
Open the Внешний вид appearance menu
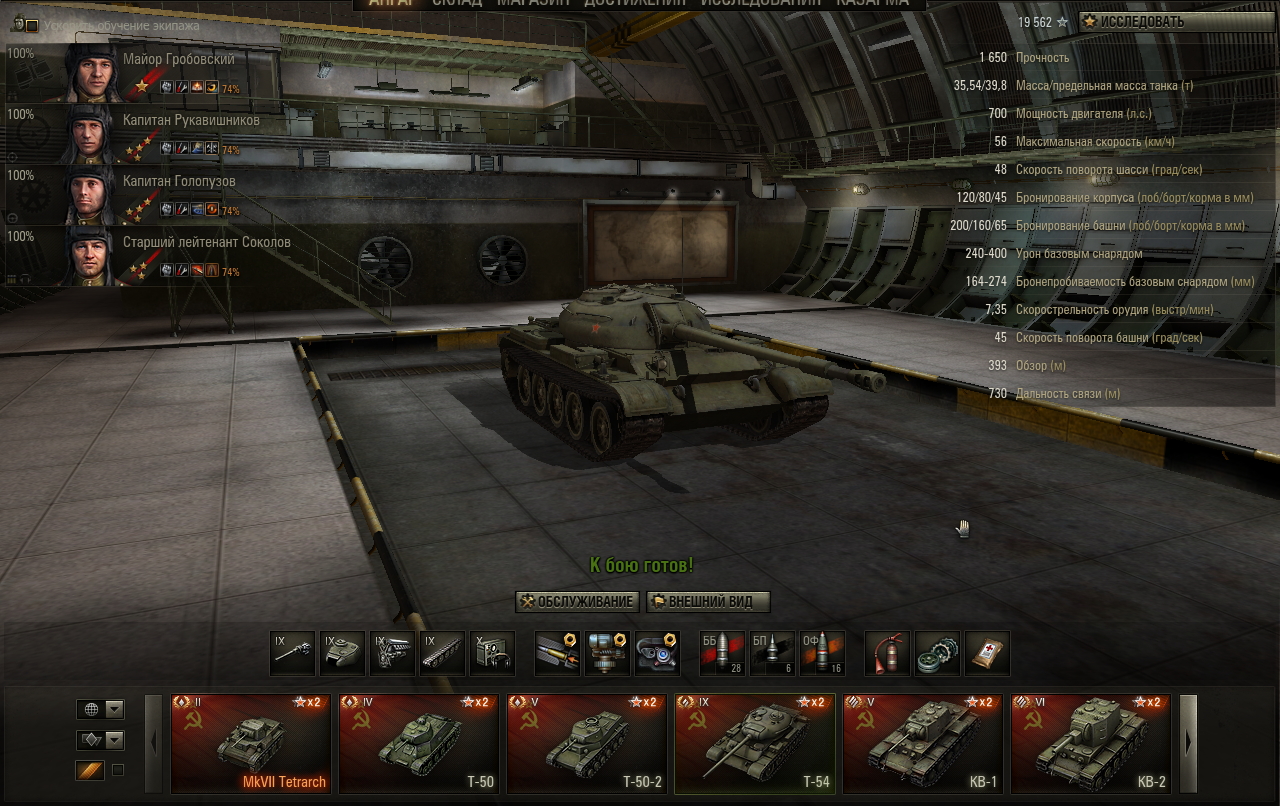pyautogui.click(x=708, y=601)
